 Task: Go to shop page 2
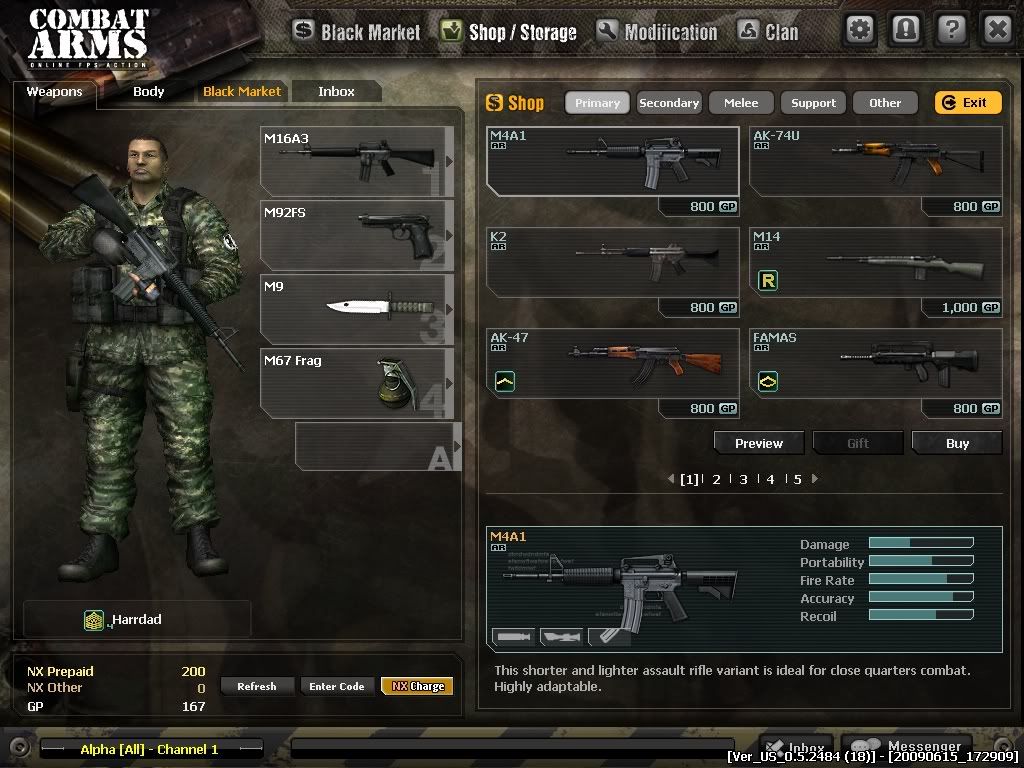pyautogui.click(x=716, y=479)
